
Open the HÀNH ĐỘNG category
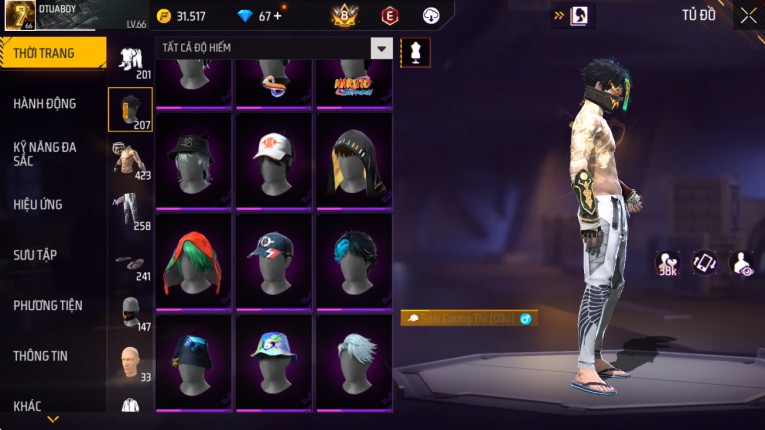click(x=45, y=103)
